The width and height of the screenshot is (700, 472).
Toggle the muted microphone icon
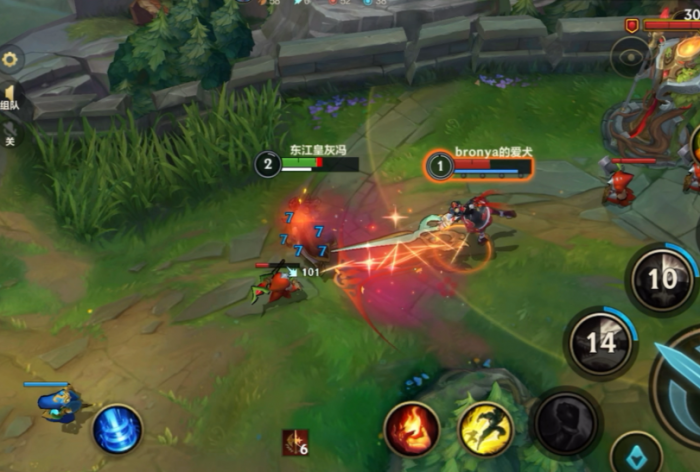(10, 130)
